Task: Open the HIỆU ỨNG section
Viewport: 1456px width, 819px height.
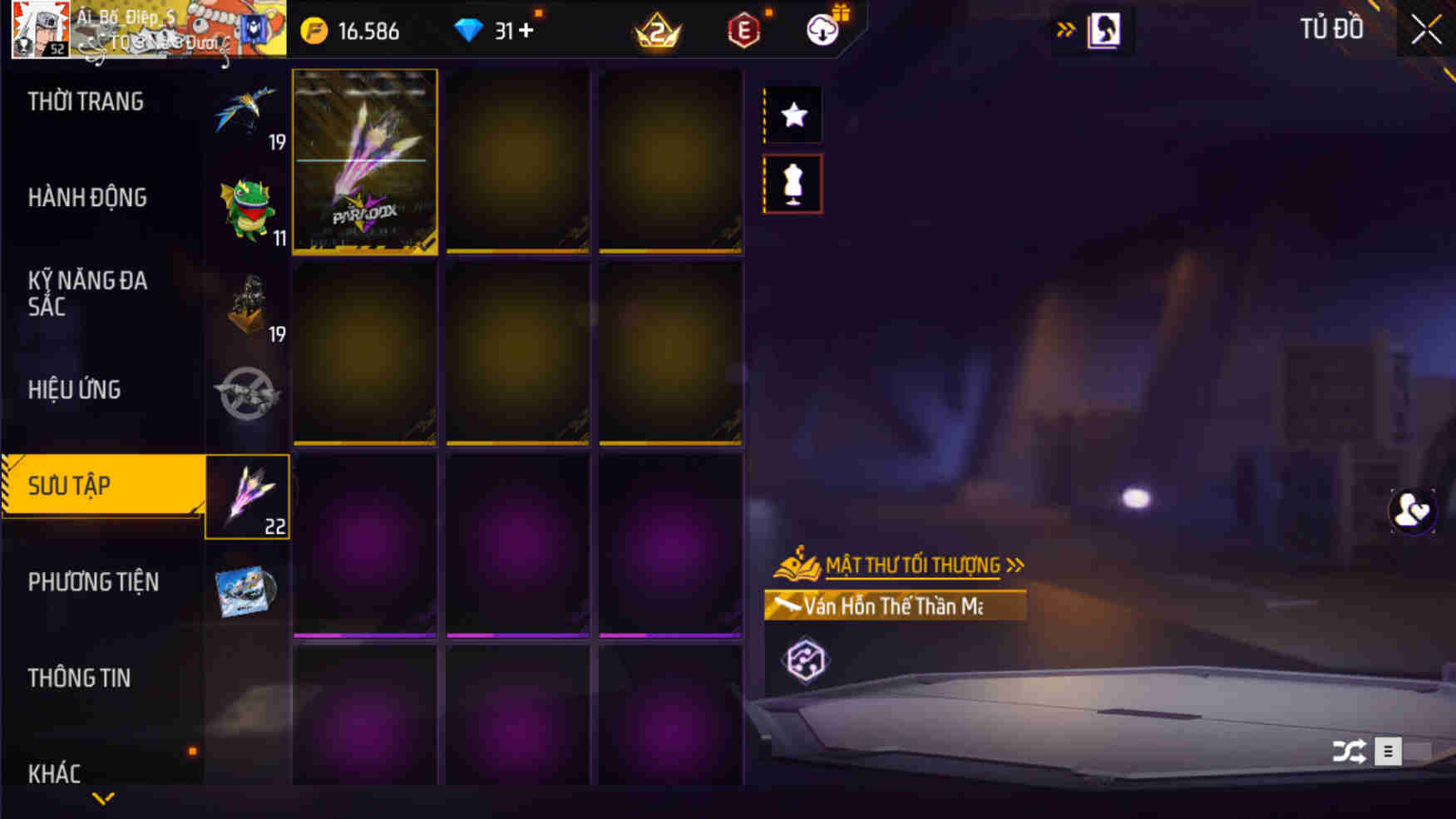Action: click(75, 389)
